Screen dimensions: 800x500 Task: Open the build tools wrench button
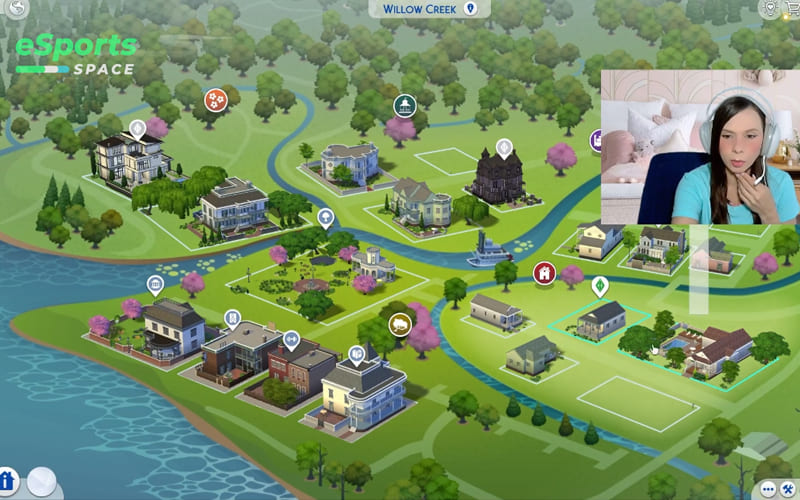[x=789, y=489]
